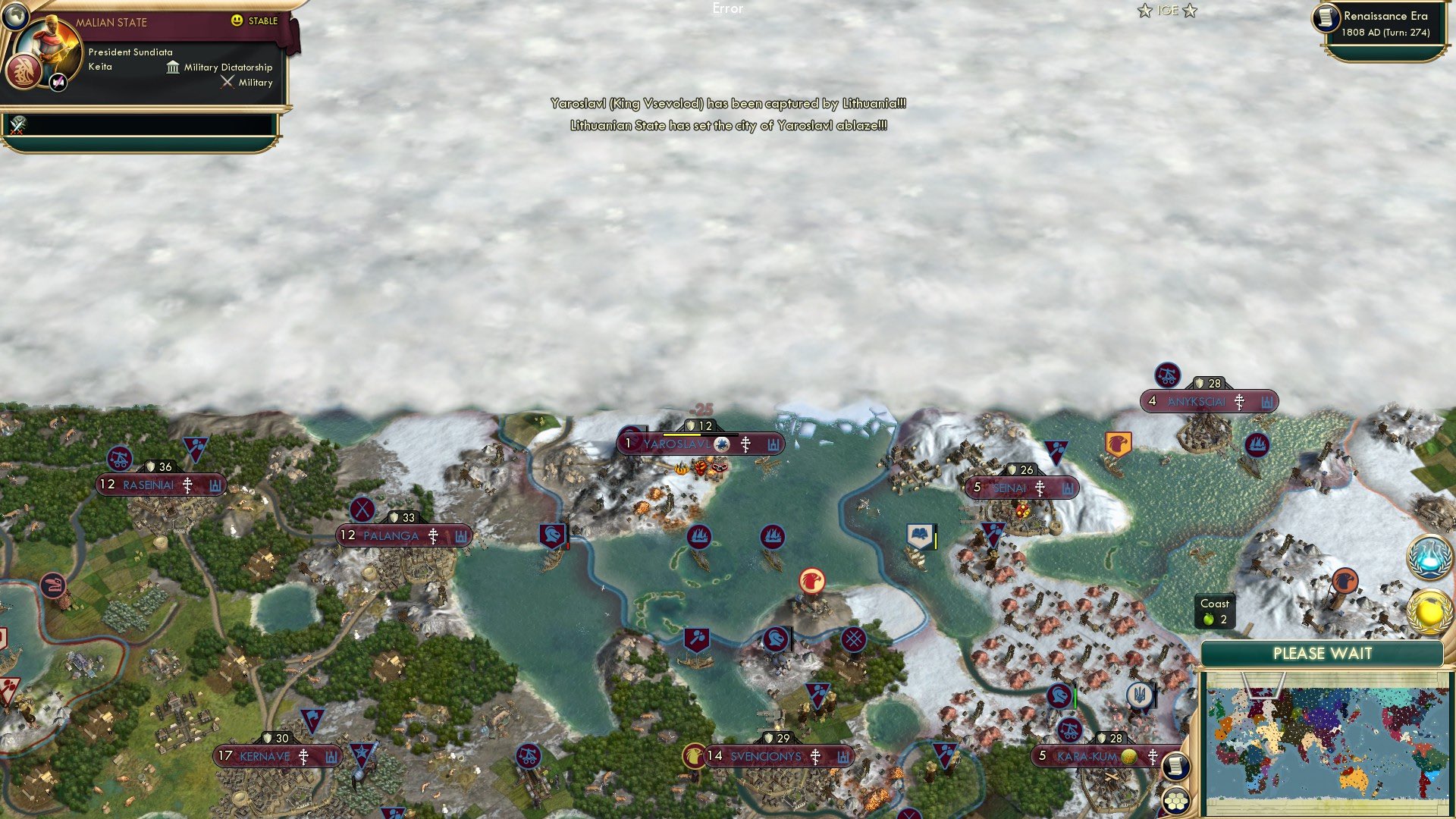Click Svencionys religion cross icon

pos(814,756)
